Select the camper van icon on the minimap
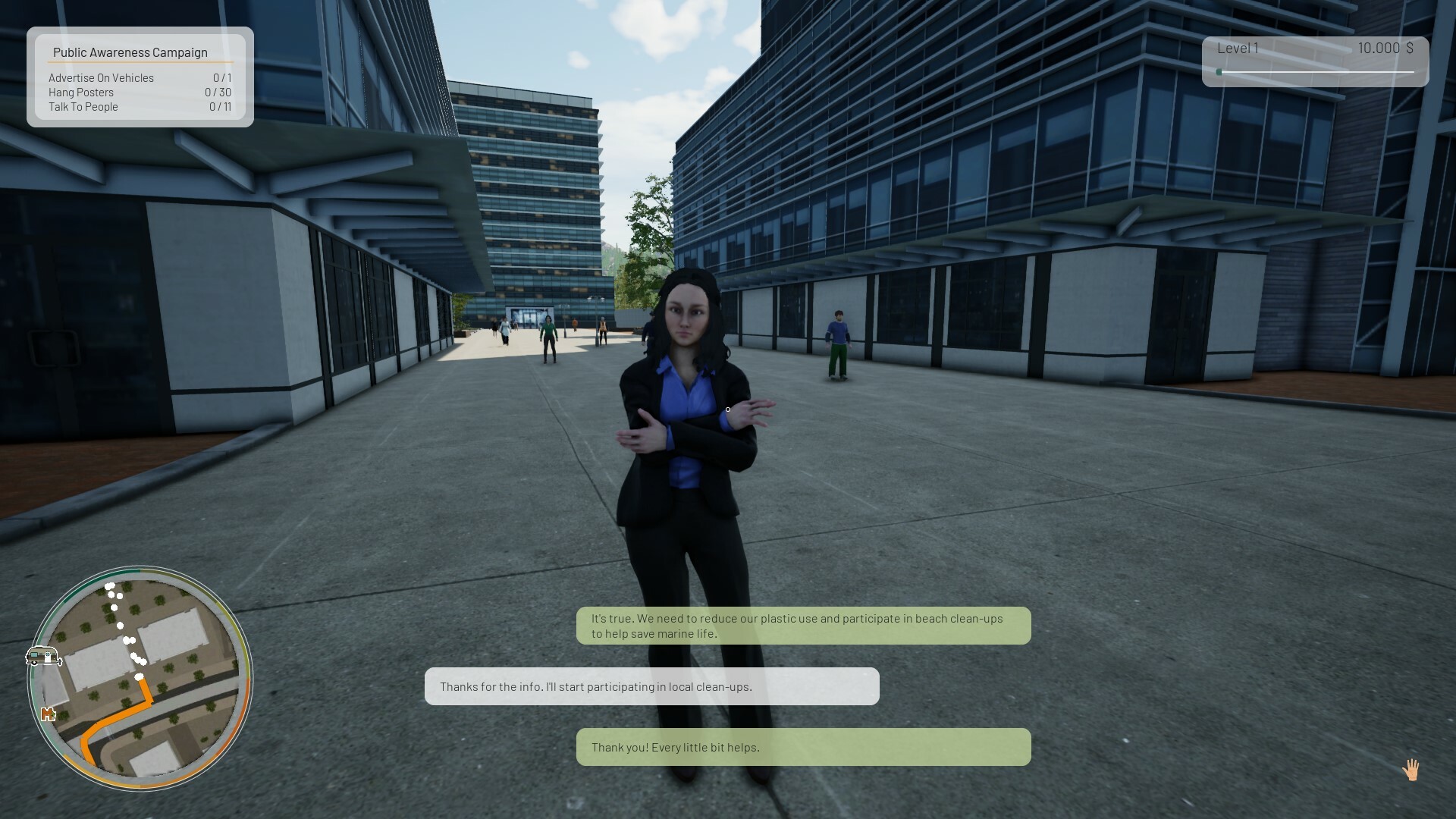Screen dimensions: 1456x819 point(43,657)
